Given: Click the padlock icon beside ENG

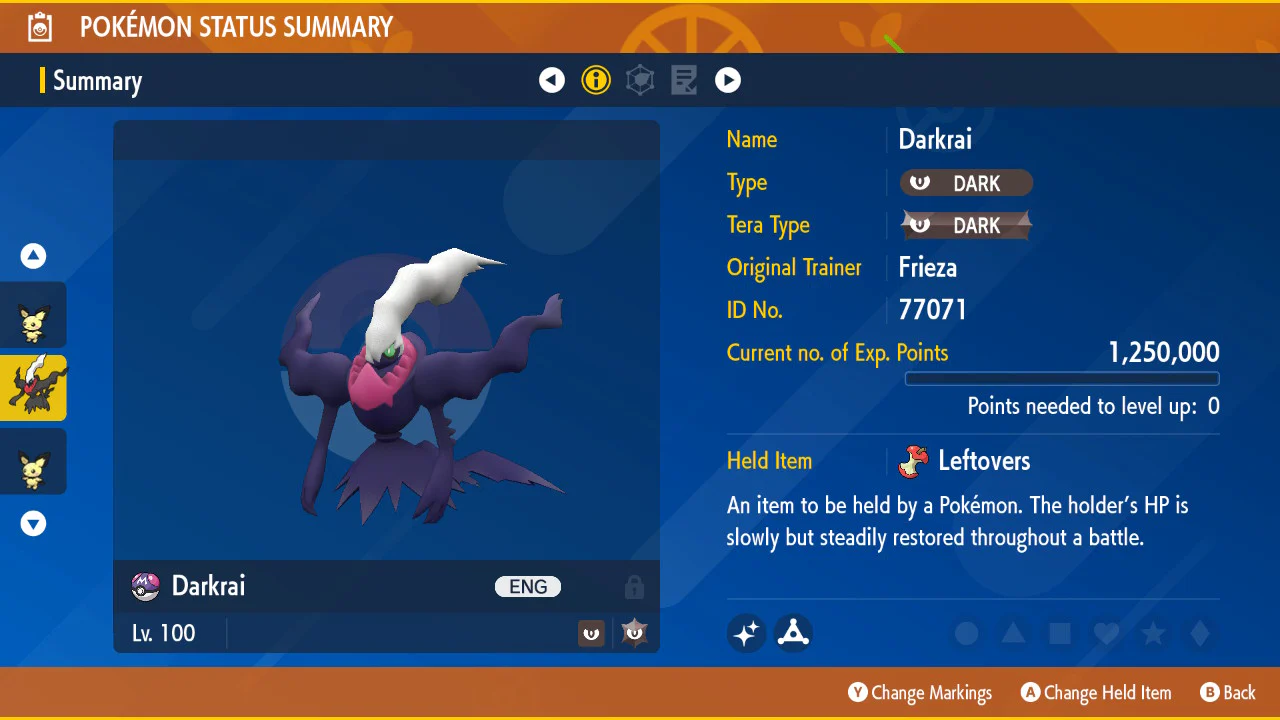Looking at the screenshot, I should pyautogui.click(x=634, y=587).
